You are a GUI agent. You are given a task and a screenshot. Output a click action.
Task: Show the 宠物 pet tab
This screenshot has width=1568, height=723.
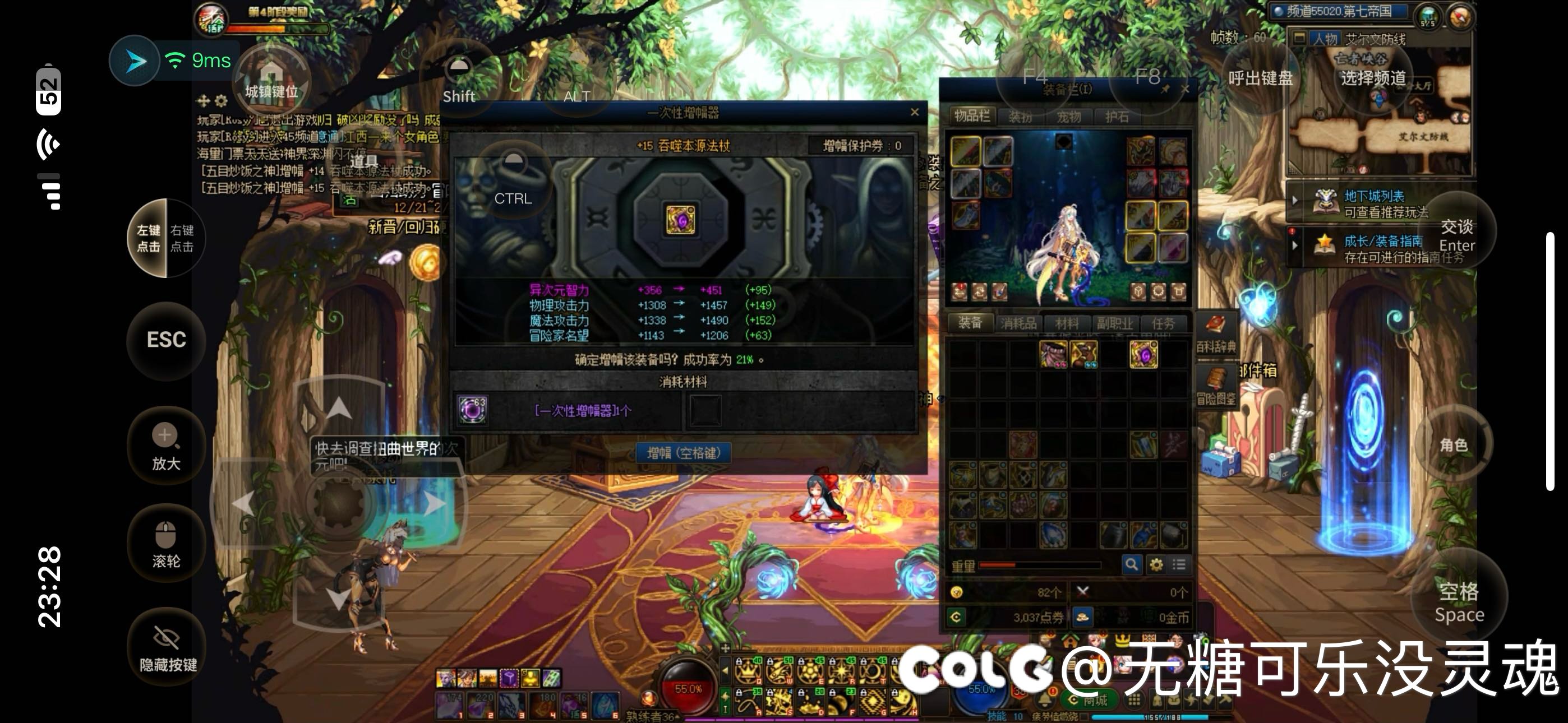click(1069, 116)
